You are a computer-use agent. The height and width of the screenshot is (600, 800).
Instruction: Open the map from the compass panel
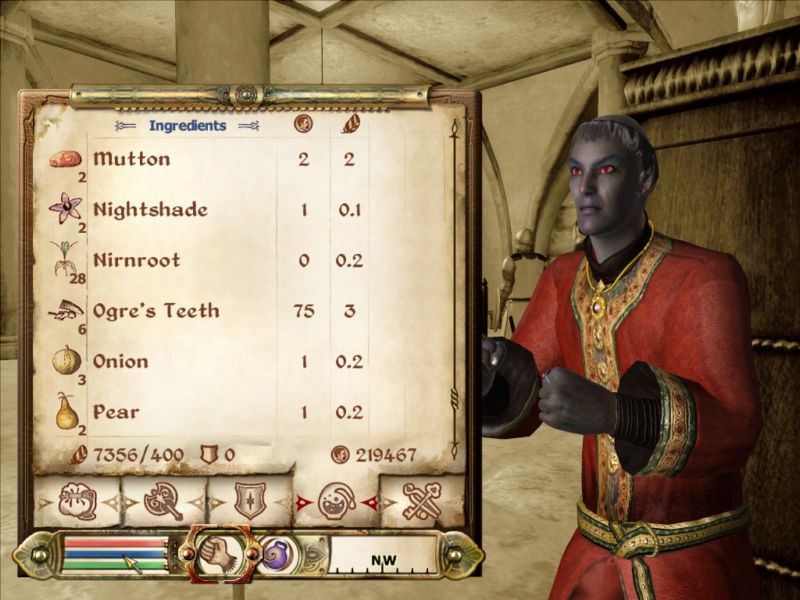coord(383,555)
